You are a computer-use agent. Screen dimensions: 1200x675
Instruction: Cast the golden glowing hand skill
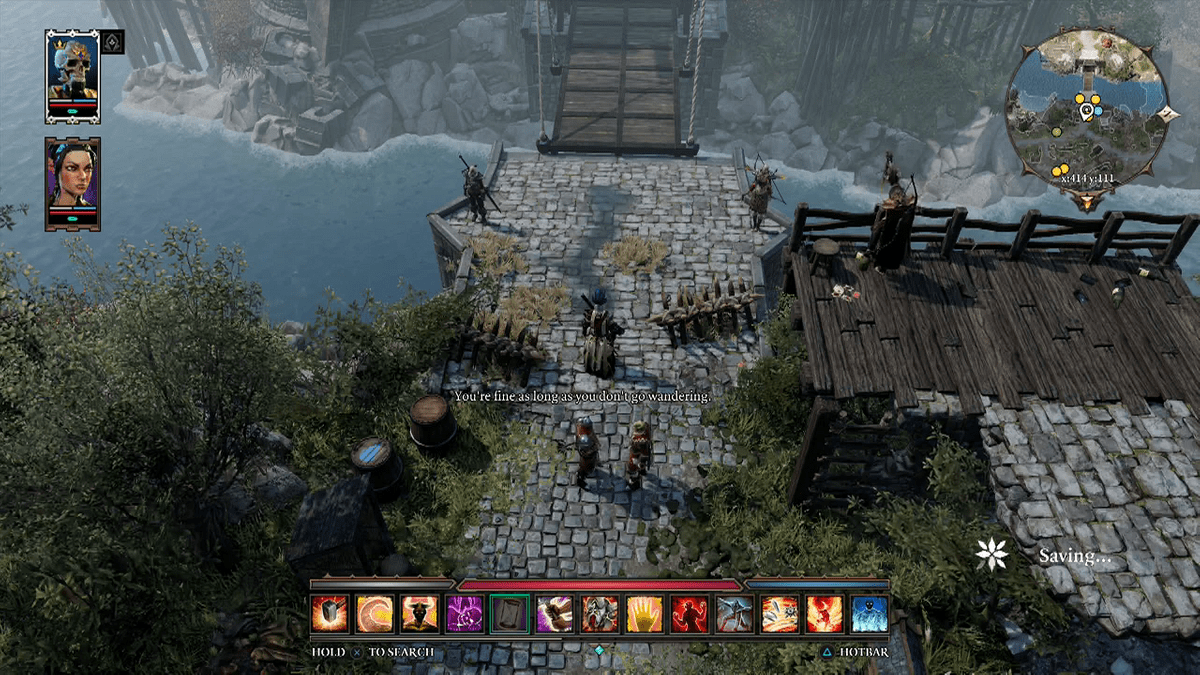pyautogui.click(x=645, y=613)
